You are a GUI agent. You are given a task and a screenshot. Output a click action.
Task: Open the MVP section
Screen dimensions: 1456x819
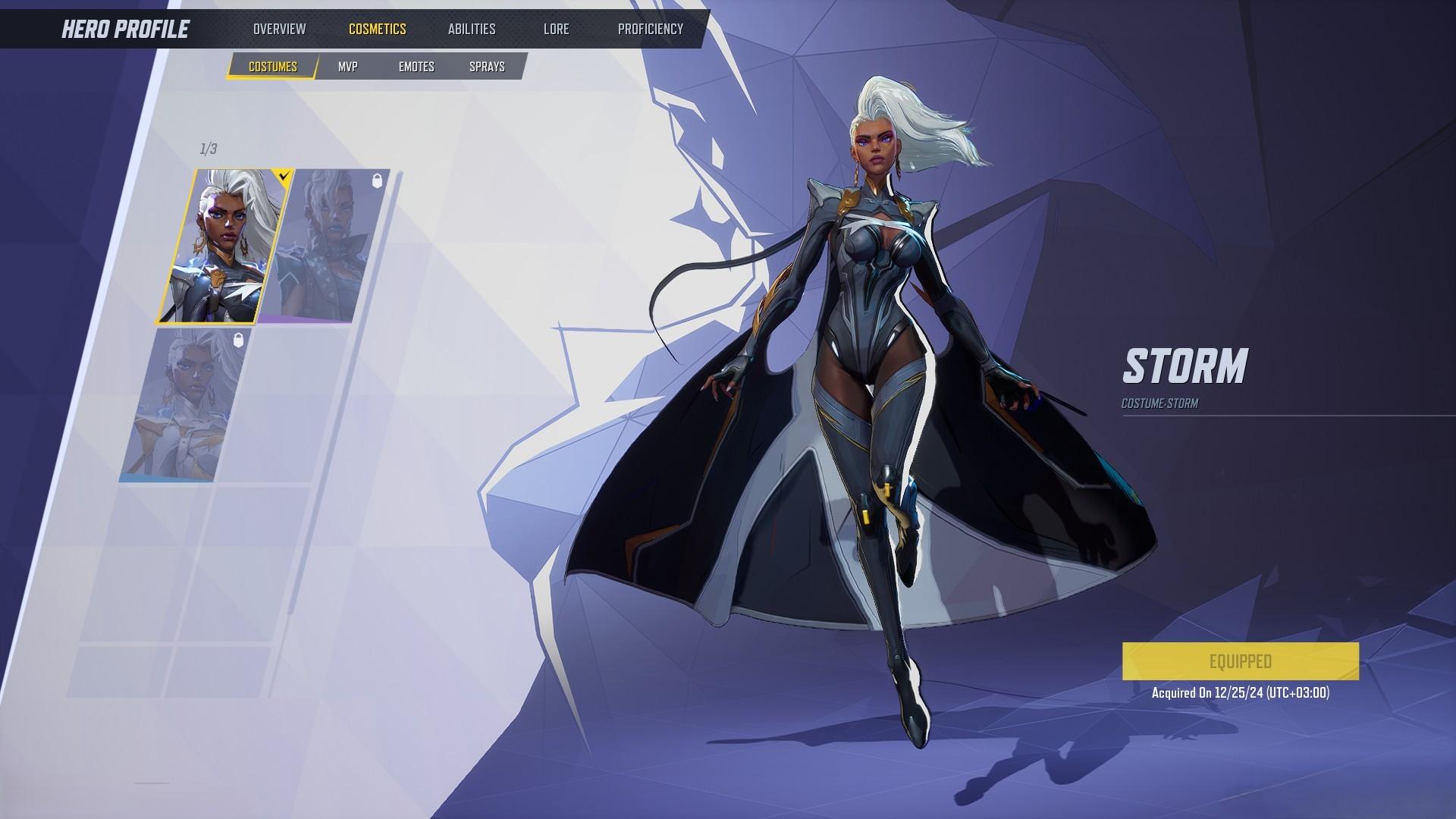350,66
